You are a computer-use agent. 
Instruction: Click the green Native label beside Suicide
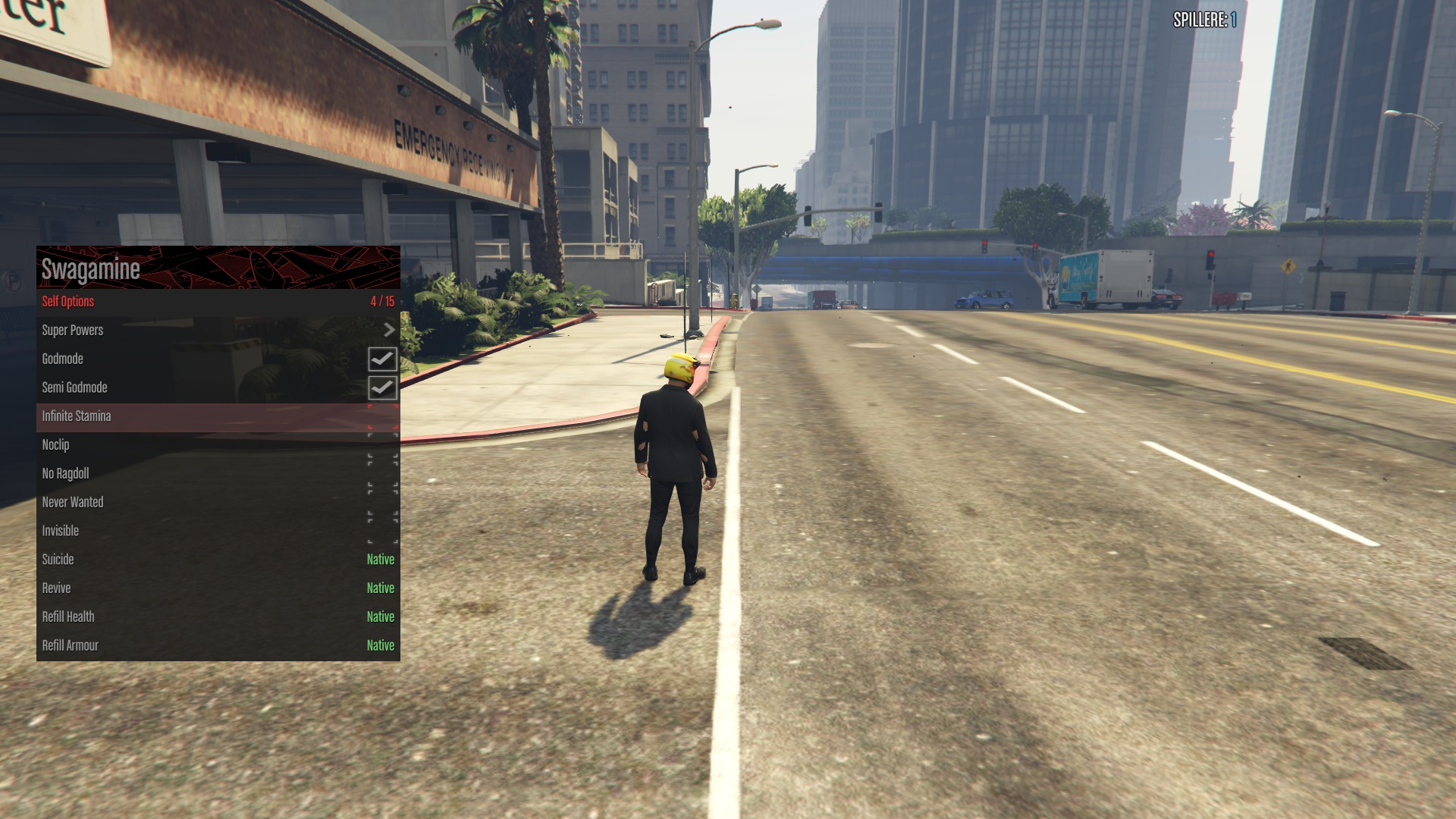click(379, 559)
